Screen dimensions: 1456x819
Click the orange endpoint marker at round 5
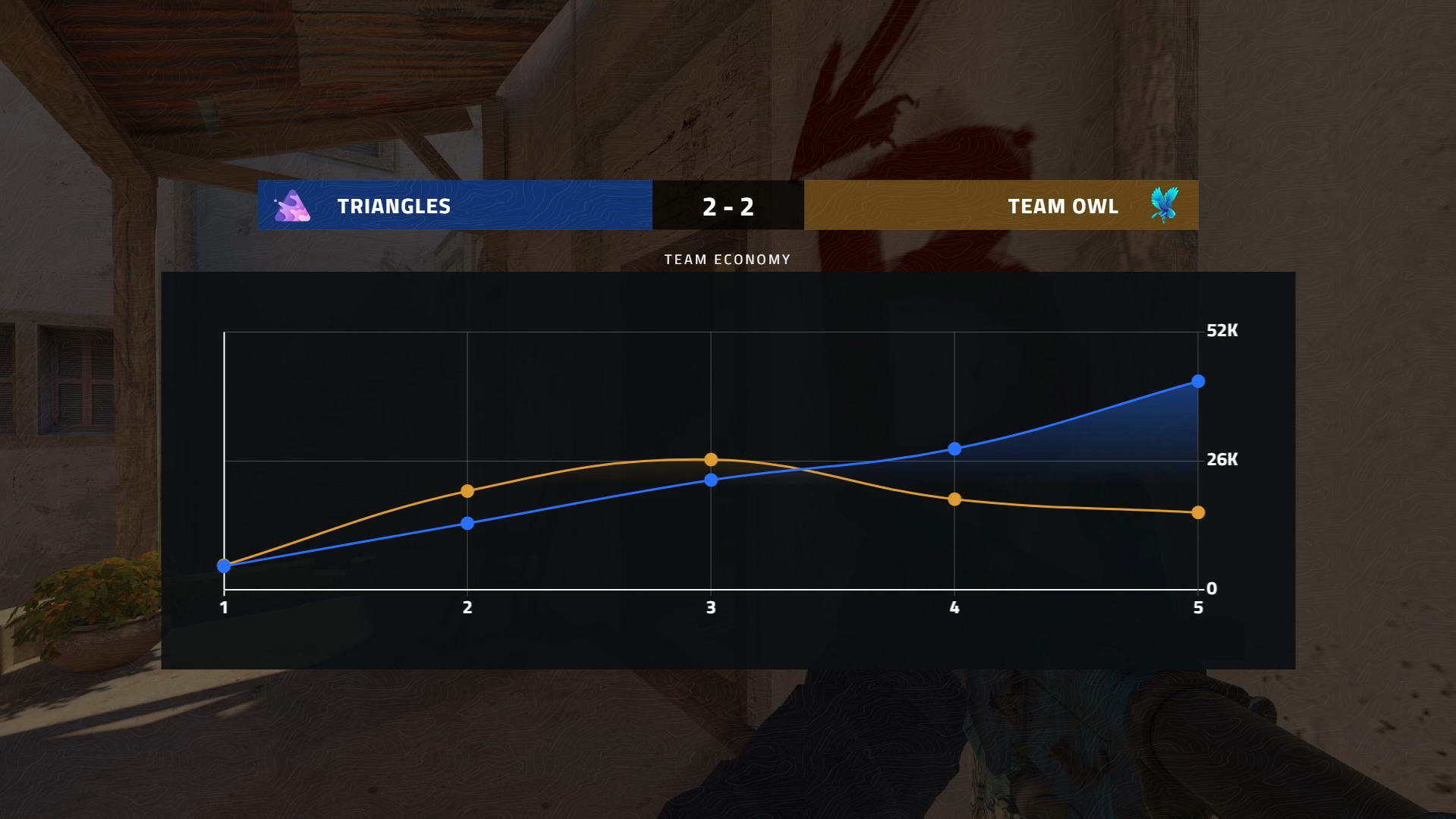pos(1199,512)
